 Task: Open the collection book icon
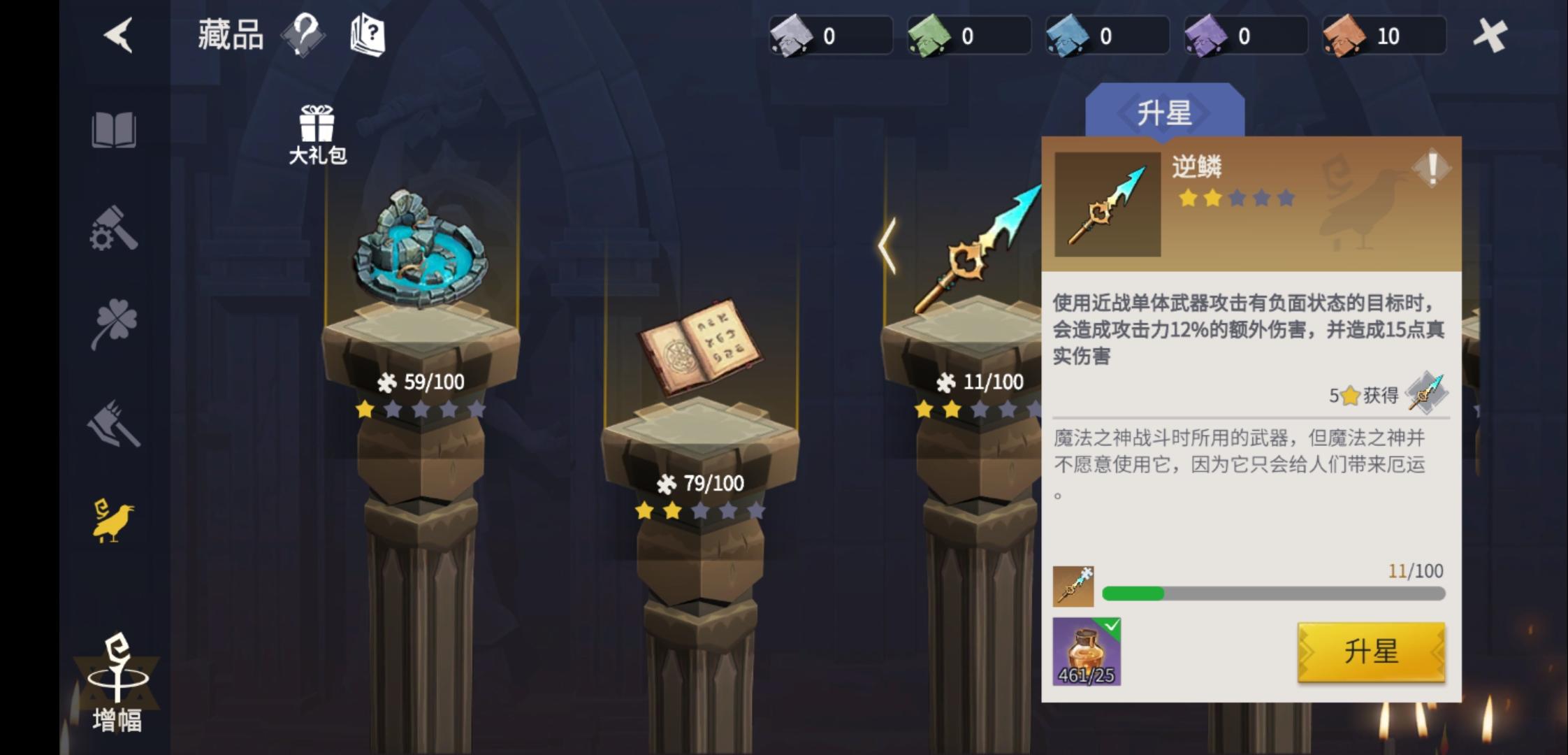tap(117, 130)
